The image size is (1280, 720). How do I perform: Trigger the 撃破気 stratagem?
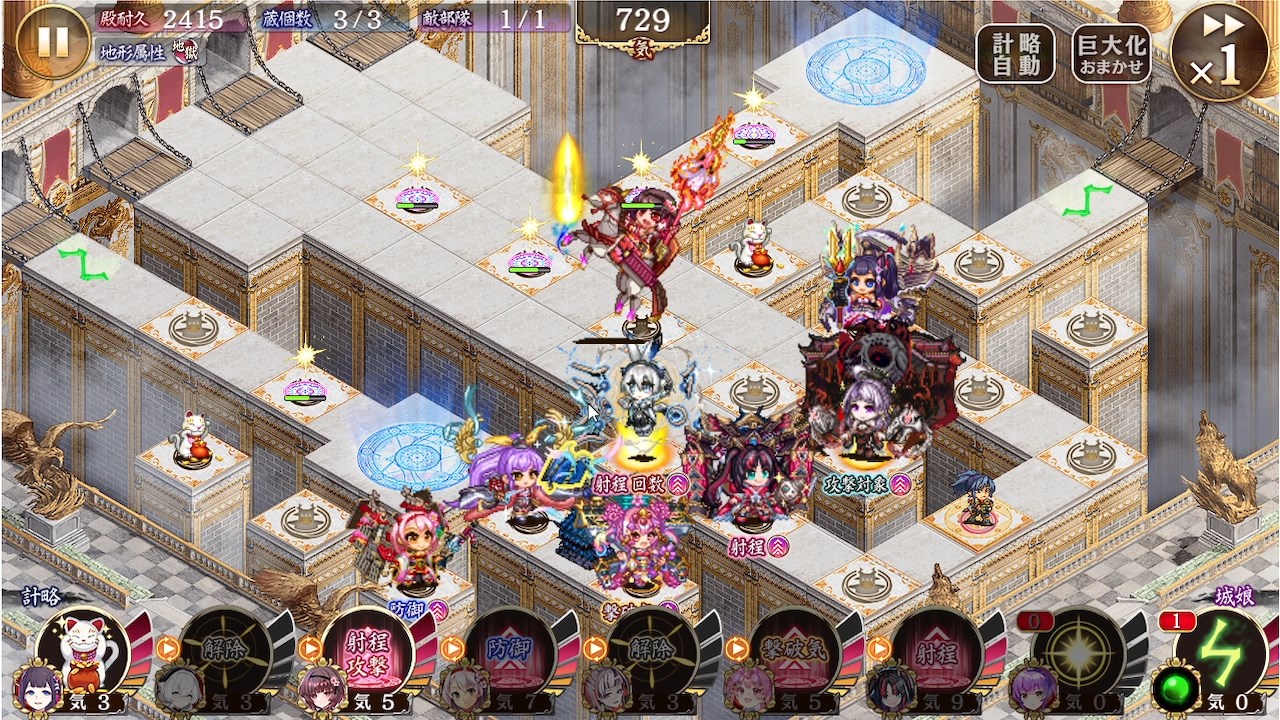(x=795, y=654)
